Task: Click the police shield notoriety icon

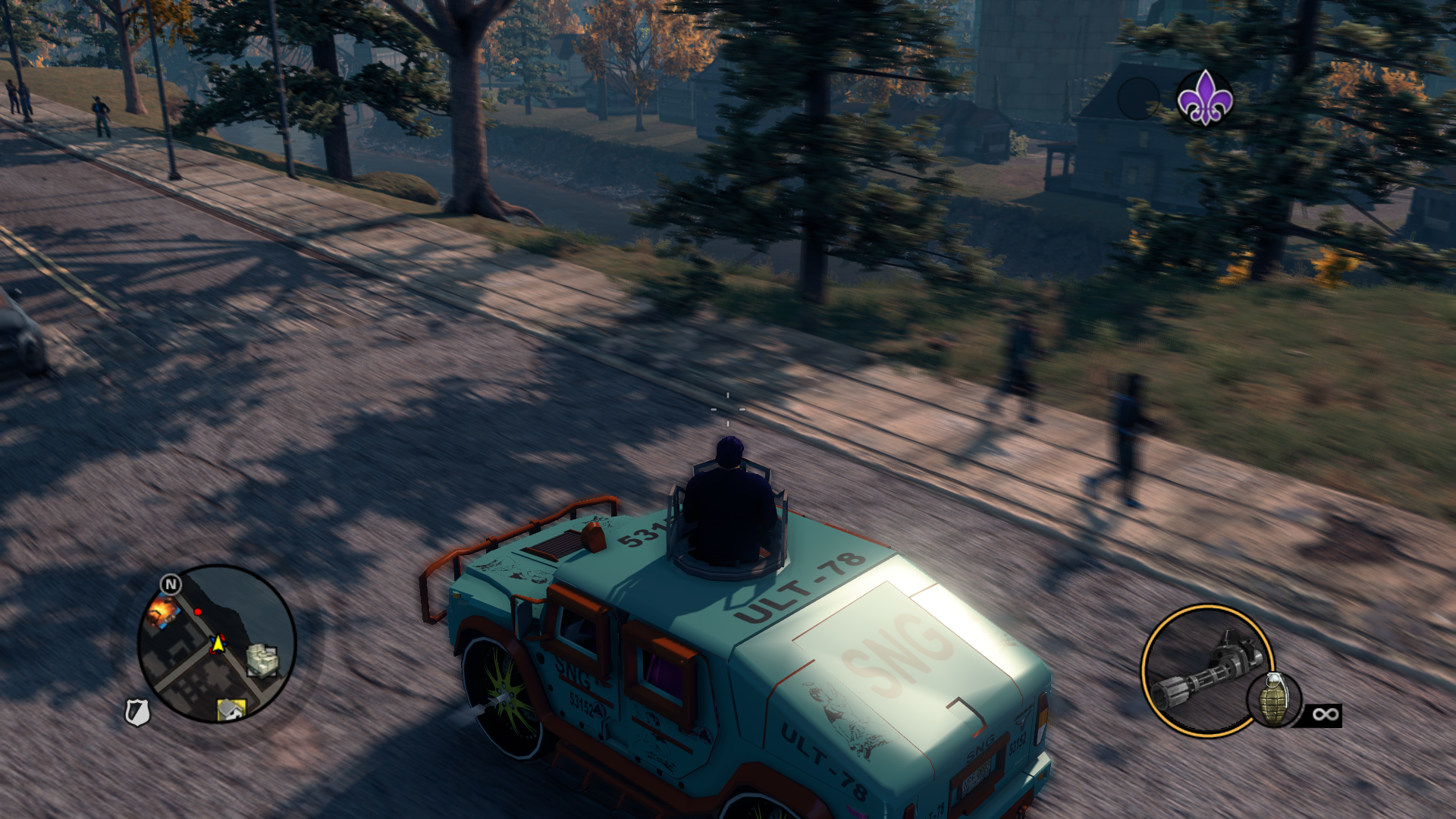Action: 137,712
